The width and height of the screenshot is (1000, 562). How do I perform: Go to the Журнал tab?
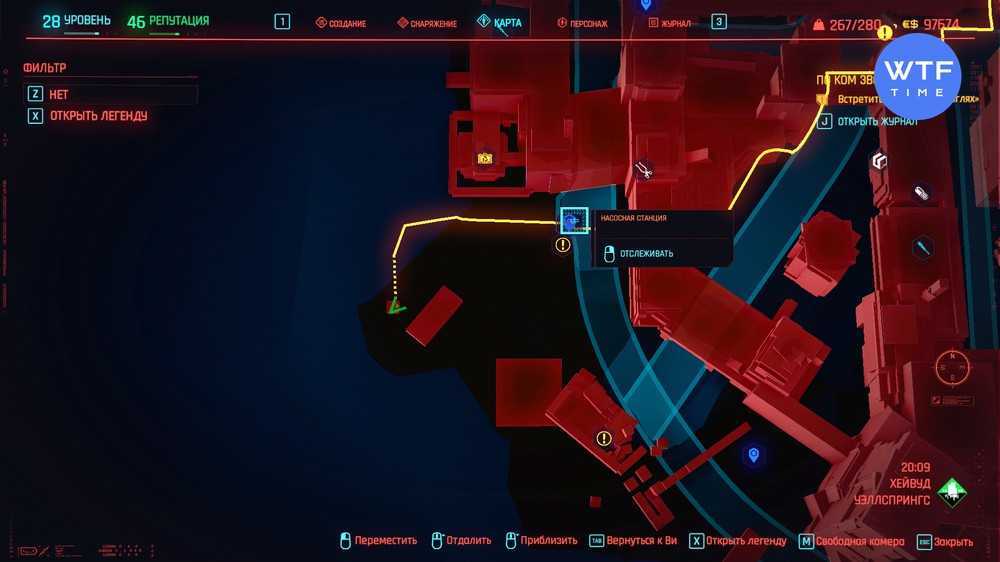pos(669,23)
